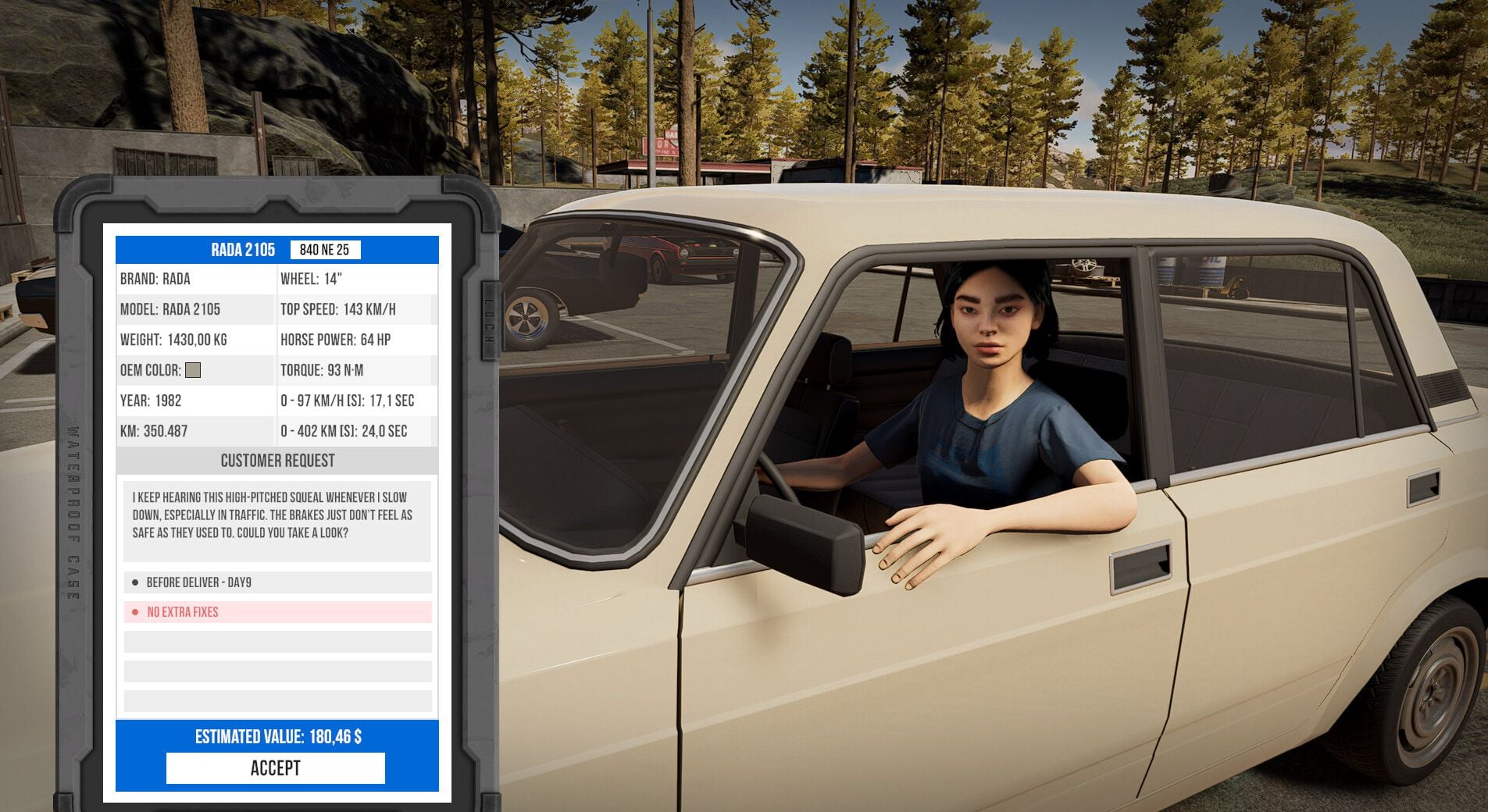Screen dimensions: 1488x812
Task: Click the red bullet beside NO EXTRA FIXES
Action: click(x=136, y=612)
